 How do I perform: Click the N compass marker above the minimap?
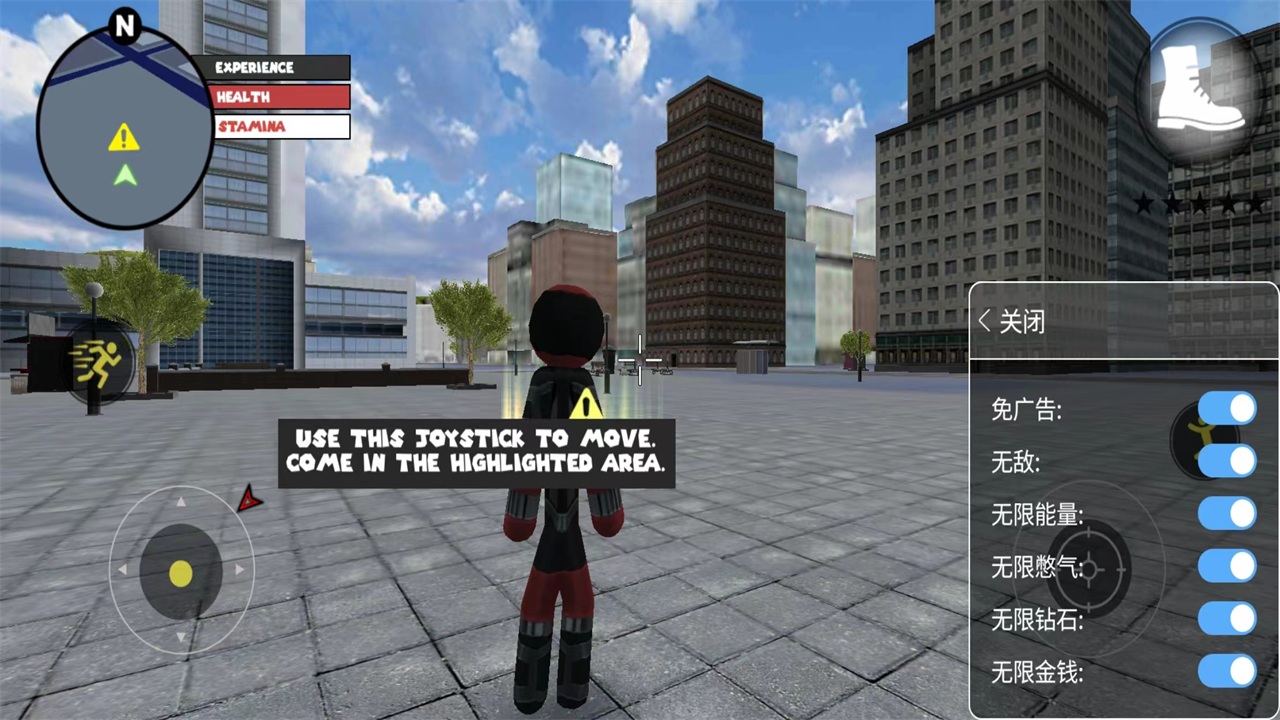[125, 27]
